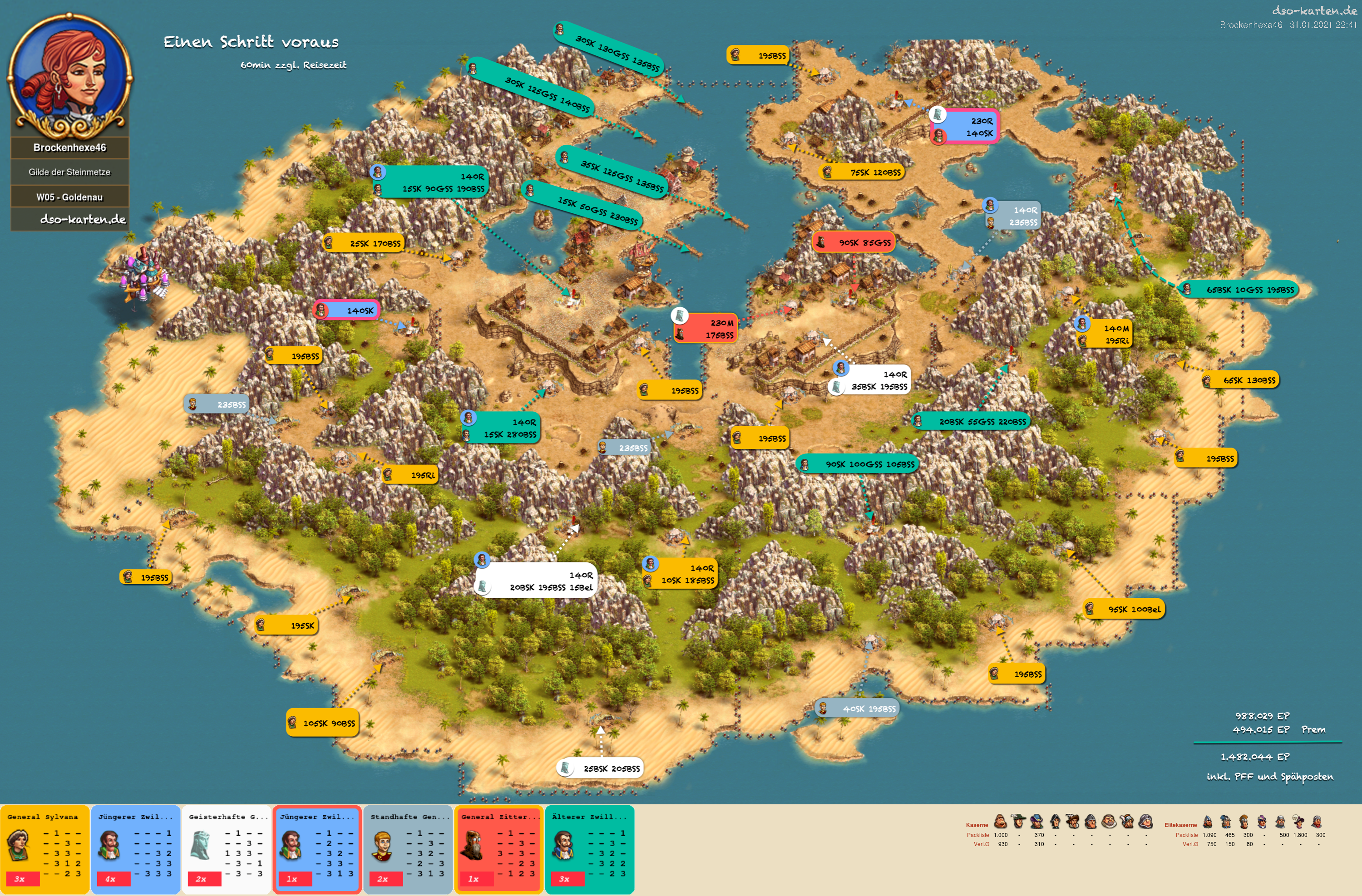Choose the 25SK 170BSS camp marker
1362x896 pixels.
(365, 244)
